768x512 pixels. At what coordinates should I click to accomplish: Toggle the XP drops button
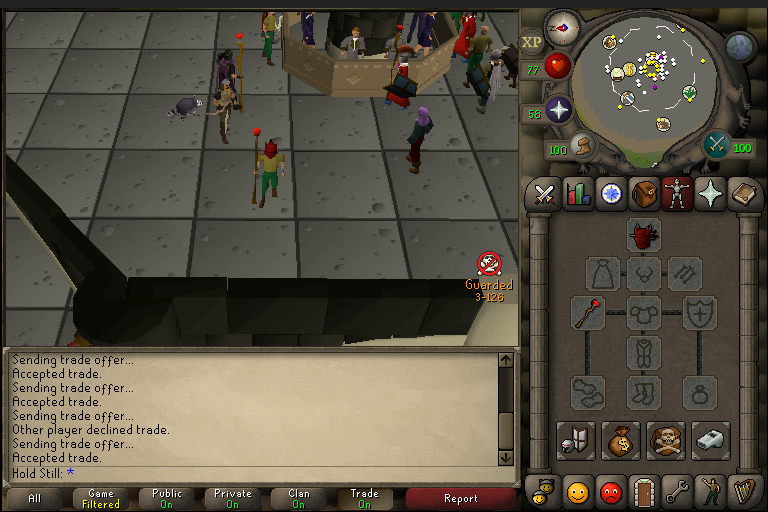[532, 44]
